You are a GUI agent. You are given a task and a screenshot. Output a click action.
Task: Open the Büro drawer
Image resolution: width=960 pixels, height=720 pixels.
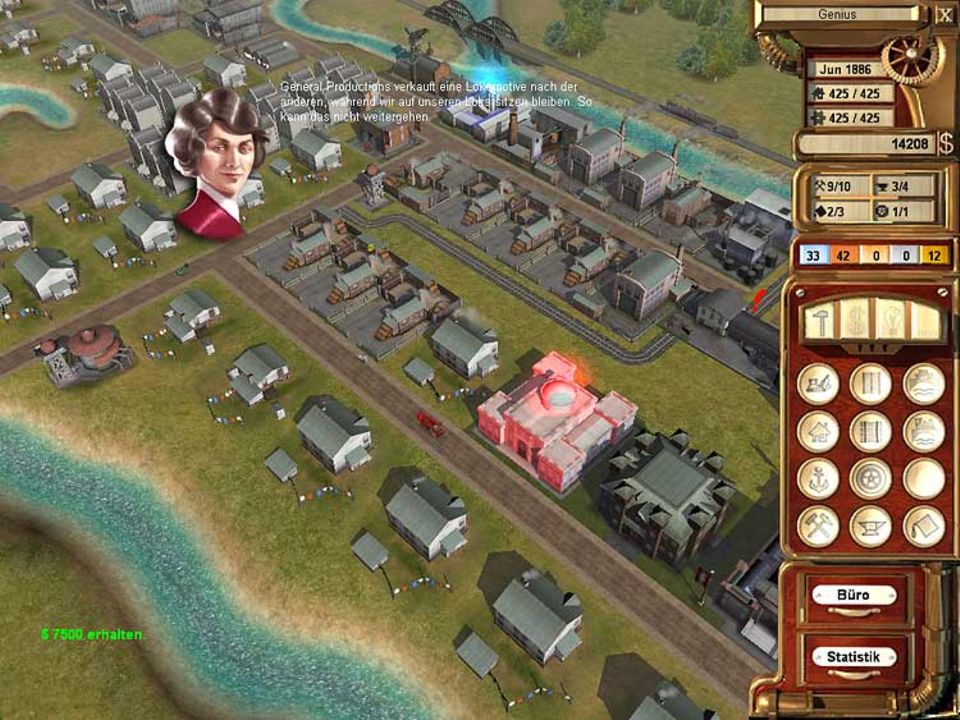click(853, 596)
